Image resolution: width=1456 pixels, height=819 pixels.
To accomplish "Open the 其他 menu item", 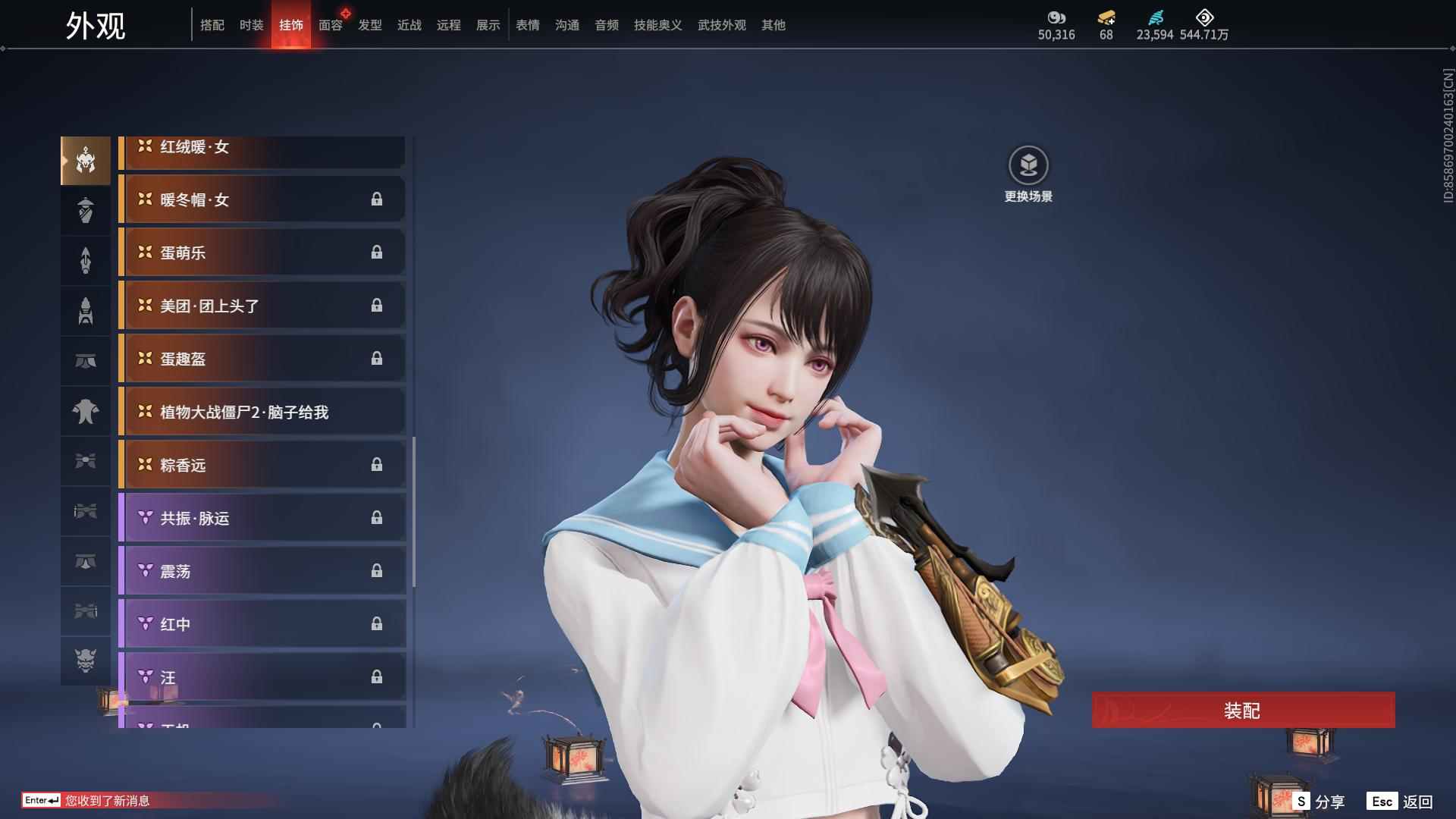I will (x=773, y=24).
